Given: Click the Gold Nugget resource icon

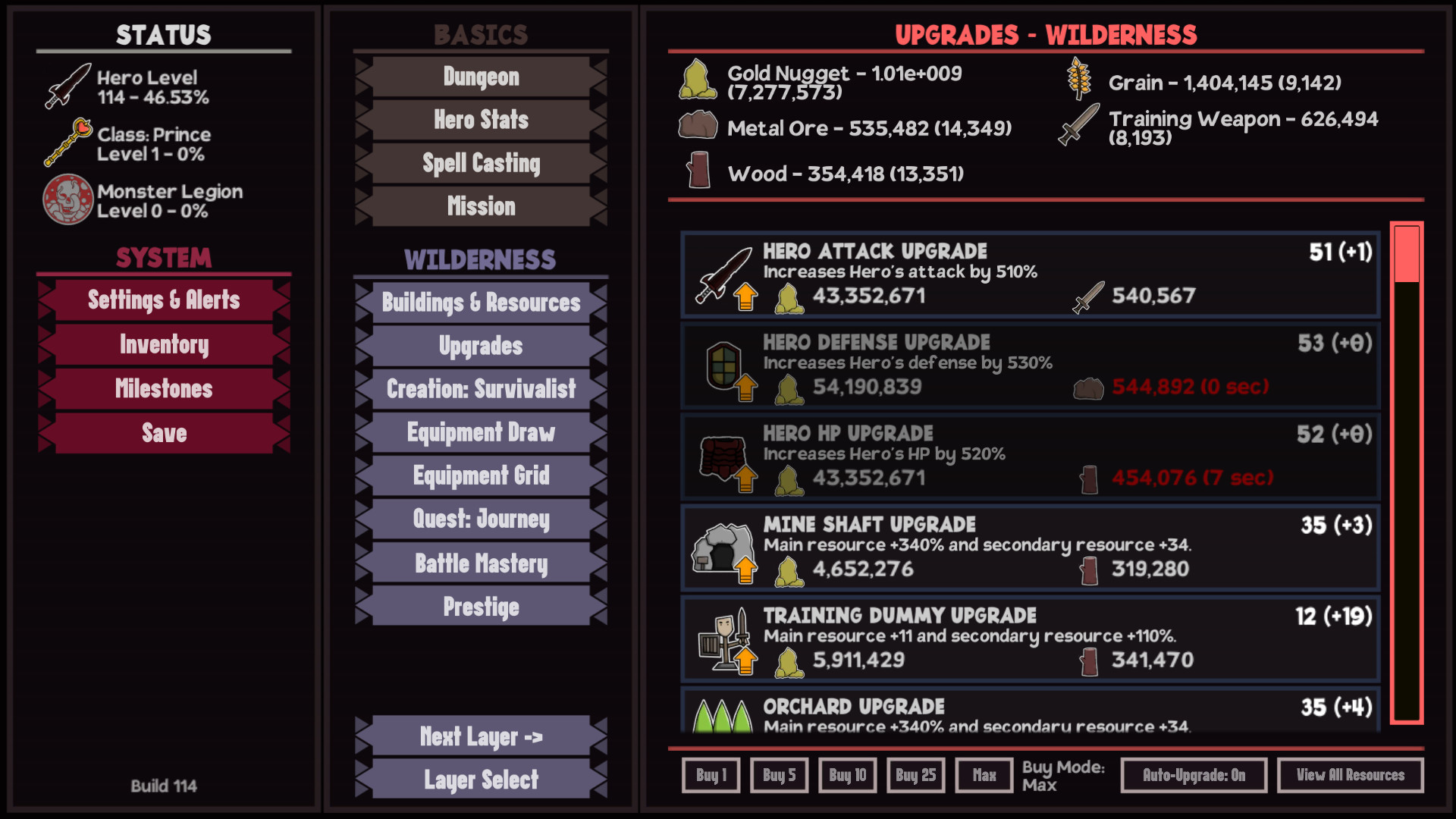Looking at the screenshot, I should (698, 79).
